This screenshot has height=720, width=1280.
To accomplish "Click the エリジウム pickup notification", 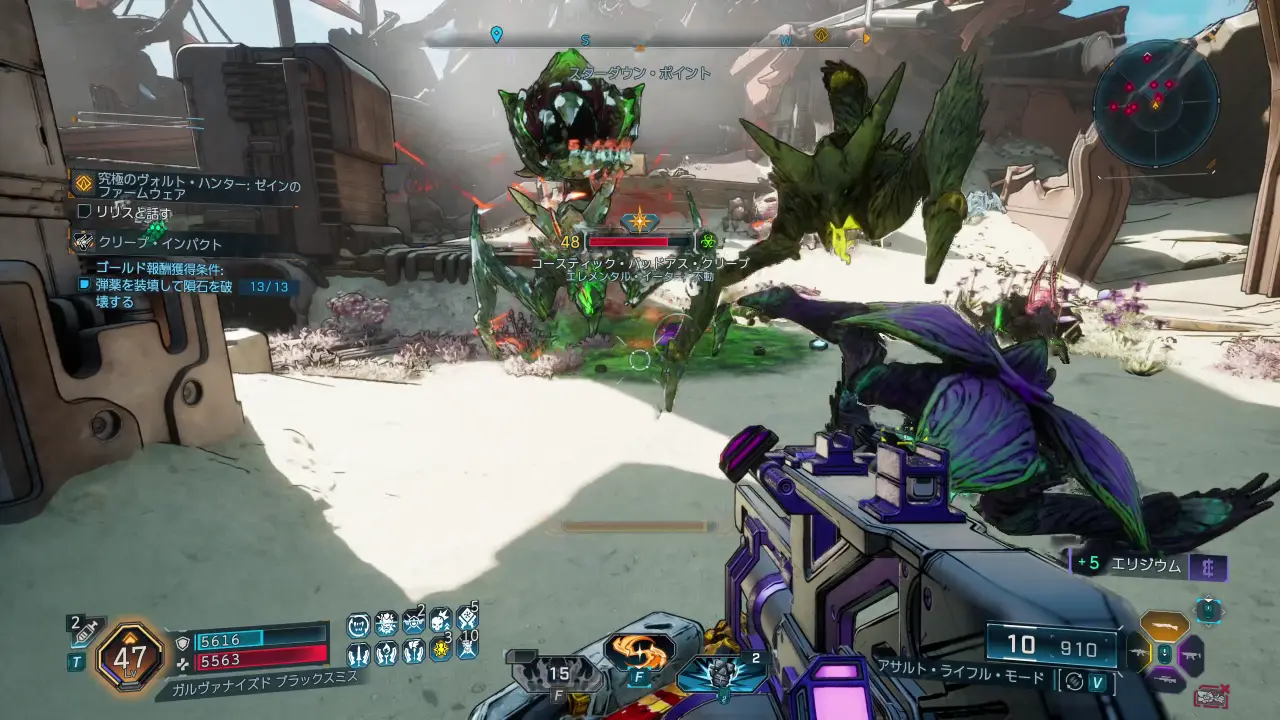I will (x=1148, y=564).
